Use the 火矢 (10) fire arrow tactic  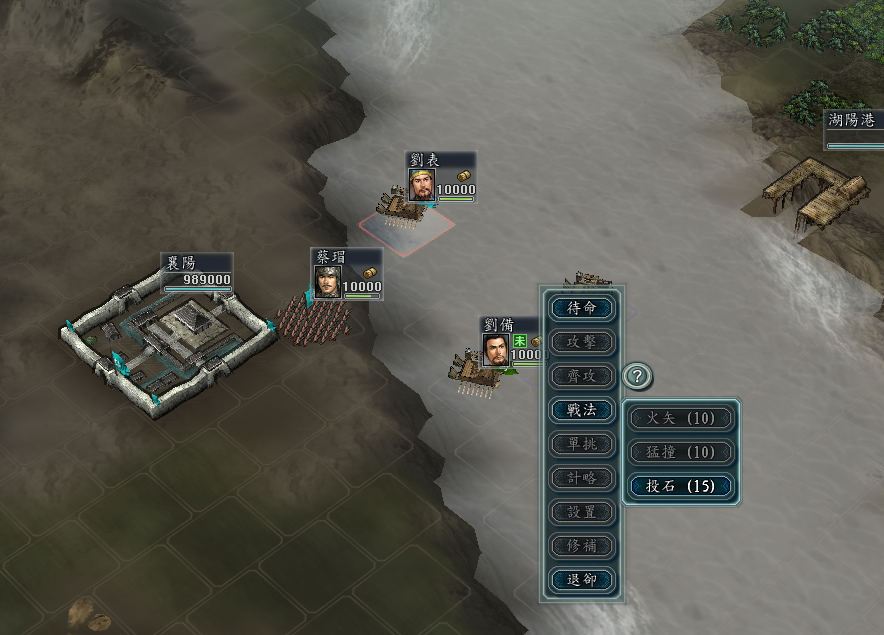click(x=681, y=418)
